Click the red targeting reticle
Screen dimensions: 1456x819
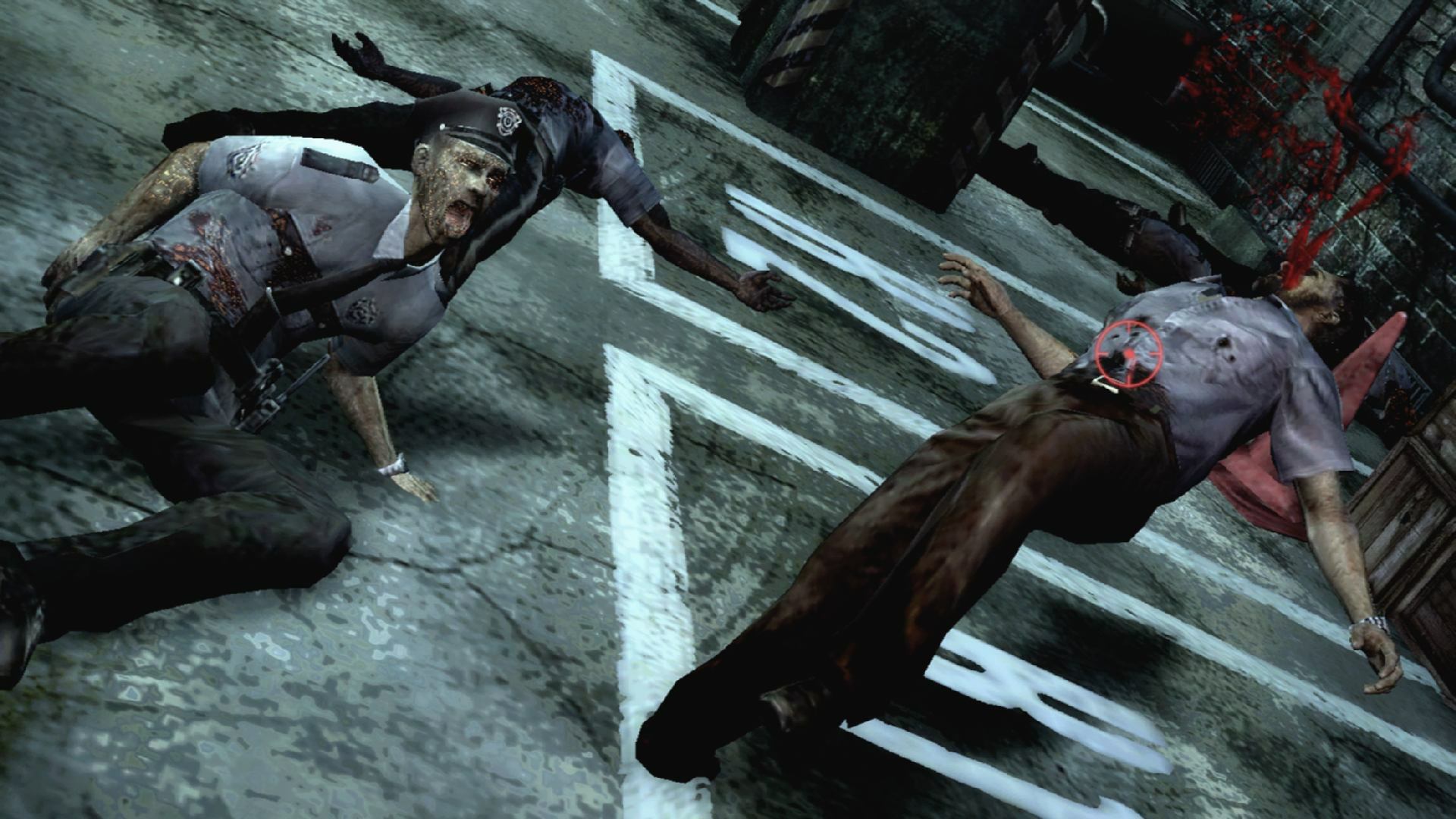pos(1129,353)
